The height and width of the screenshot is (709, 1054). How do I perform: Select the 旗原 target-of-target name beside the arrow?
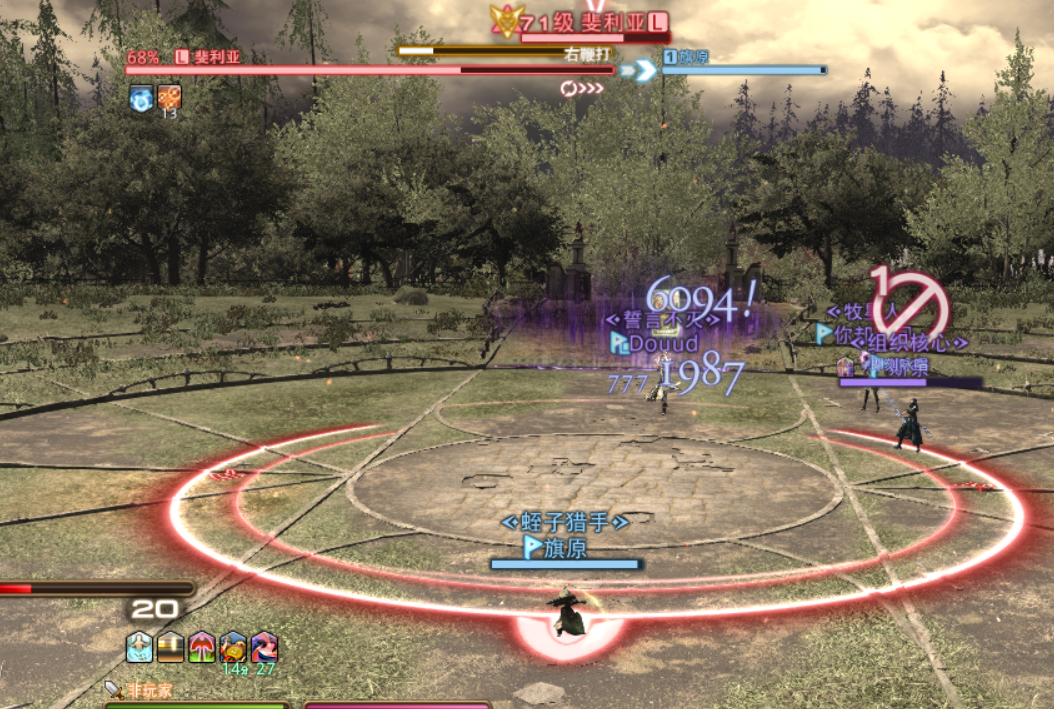click(694, 57)
